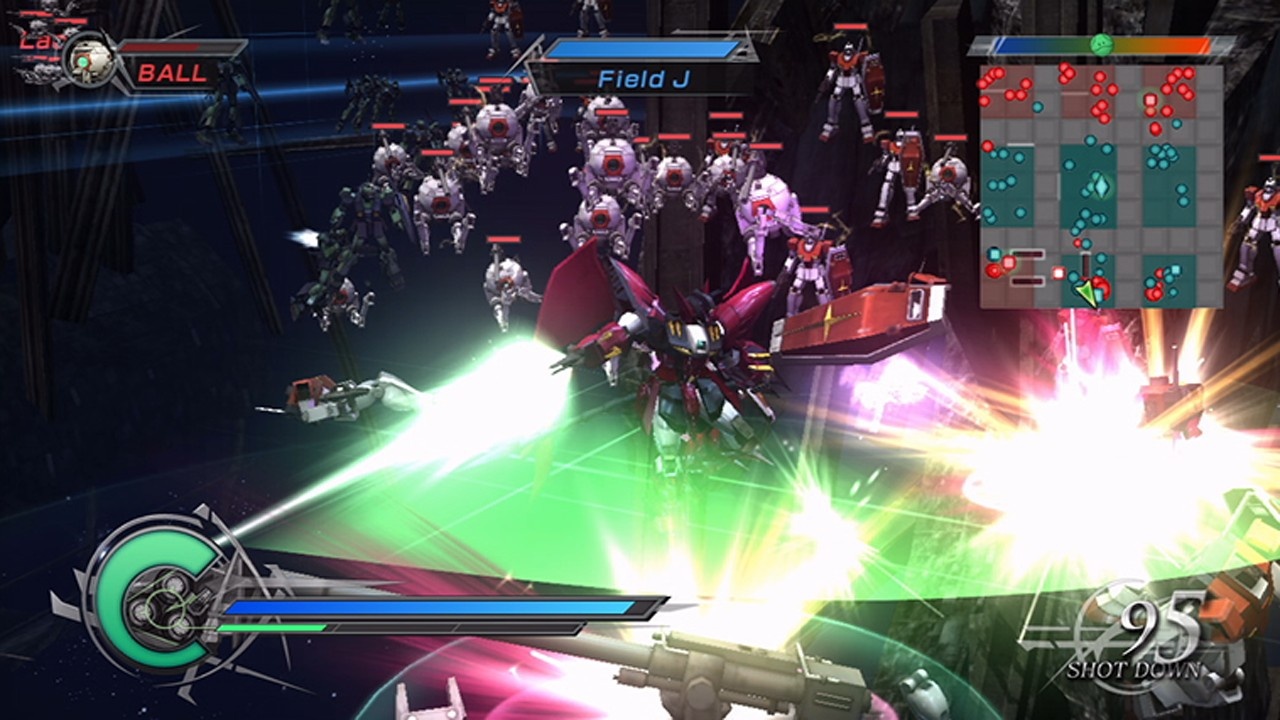This screenshot has width=1280, height=720.
Task: Click the green circular balance indicator above minimap
Action: [x=1101, y=44]
